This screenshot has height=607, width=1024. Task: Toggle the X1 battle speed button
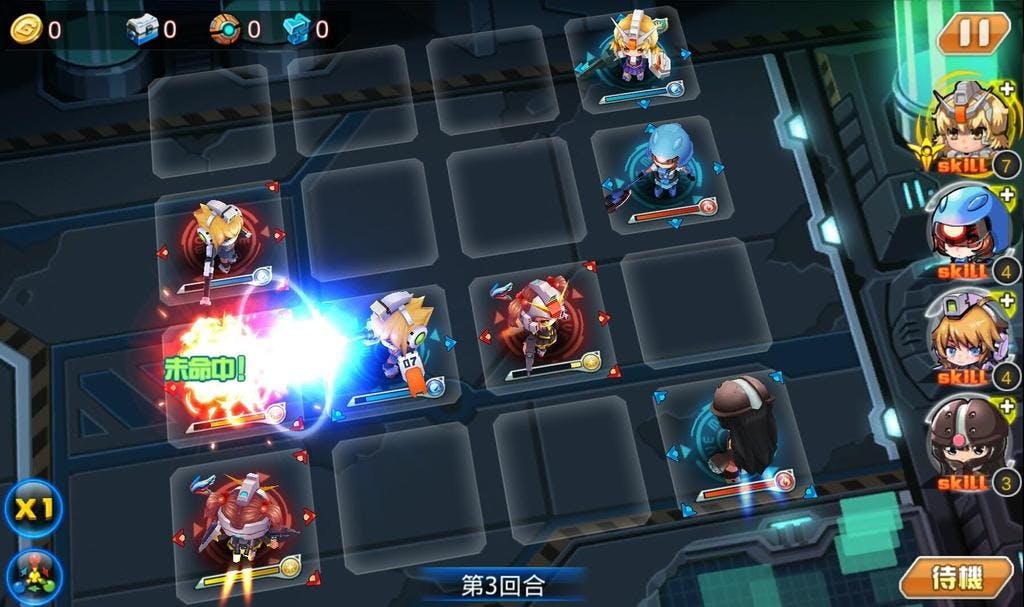34,508
